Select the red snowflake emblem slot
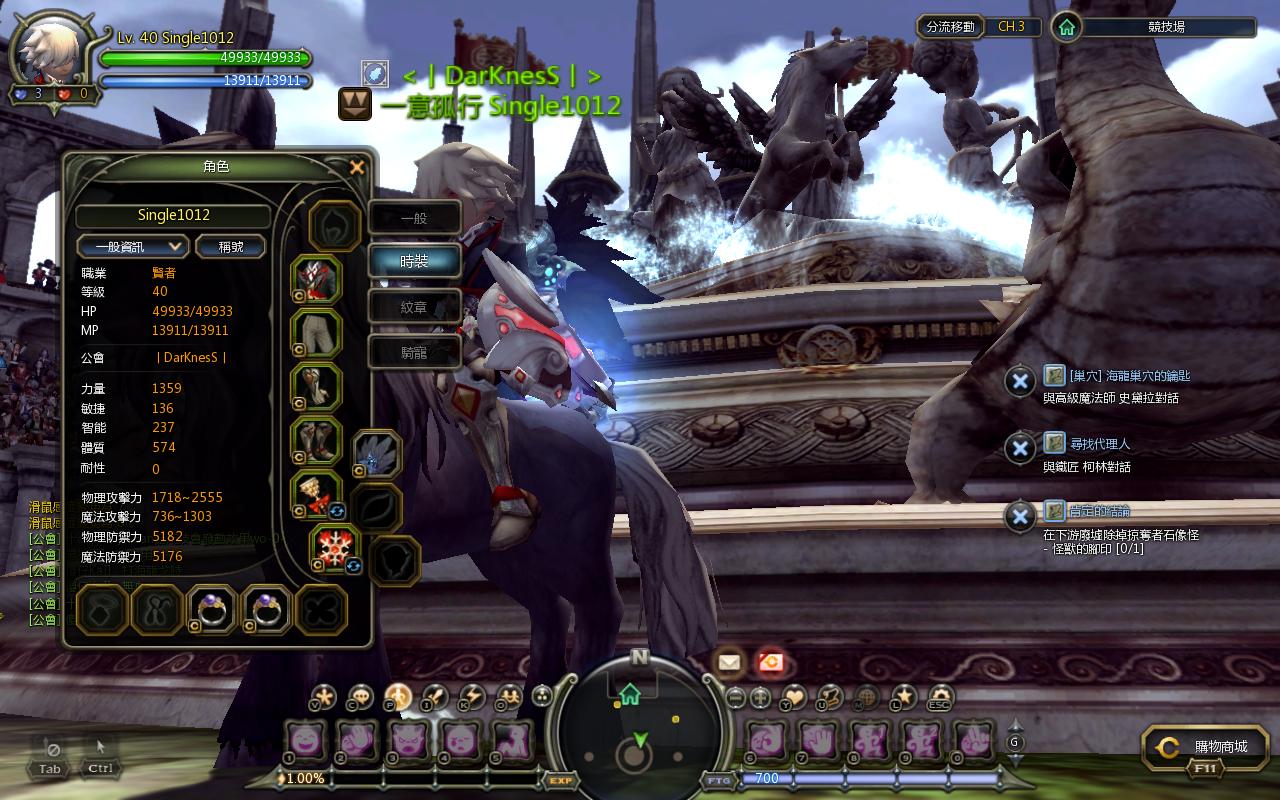Image resolution: width=1280 pixels, height=800 pixels. click(335, 547)
